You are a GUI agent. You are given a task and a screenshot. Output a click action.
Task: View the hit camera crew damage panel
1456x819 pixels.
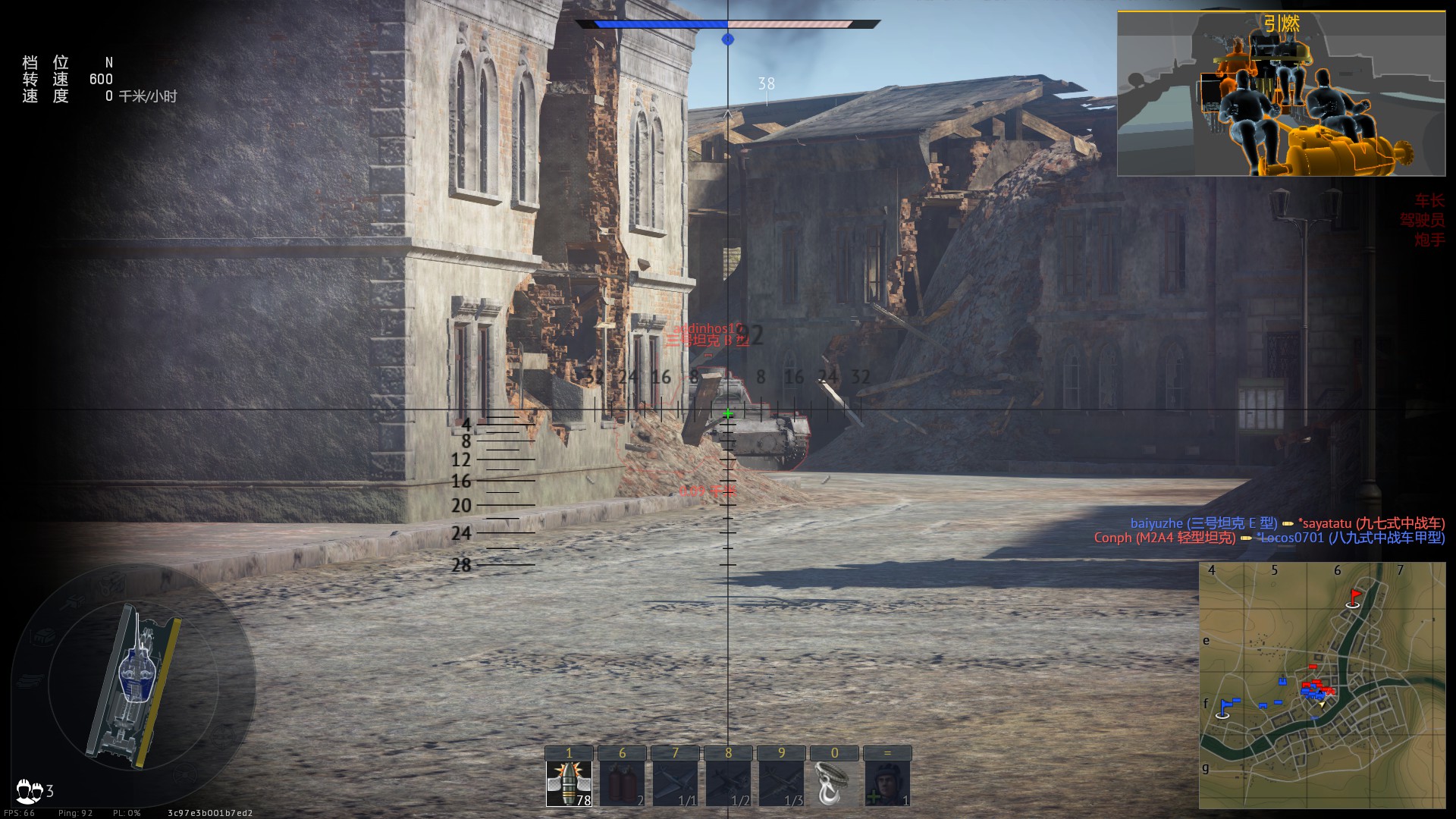1281,94
